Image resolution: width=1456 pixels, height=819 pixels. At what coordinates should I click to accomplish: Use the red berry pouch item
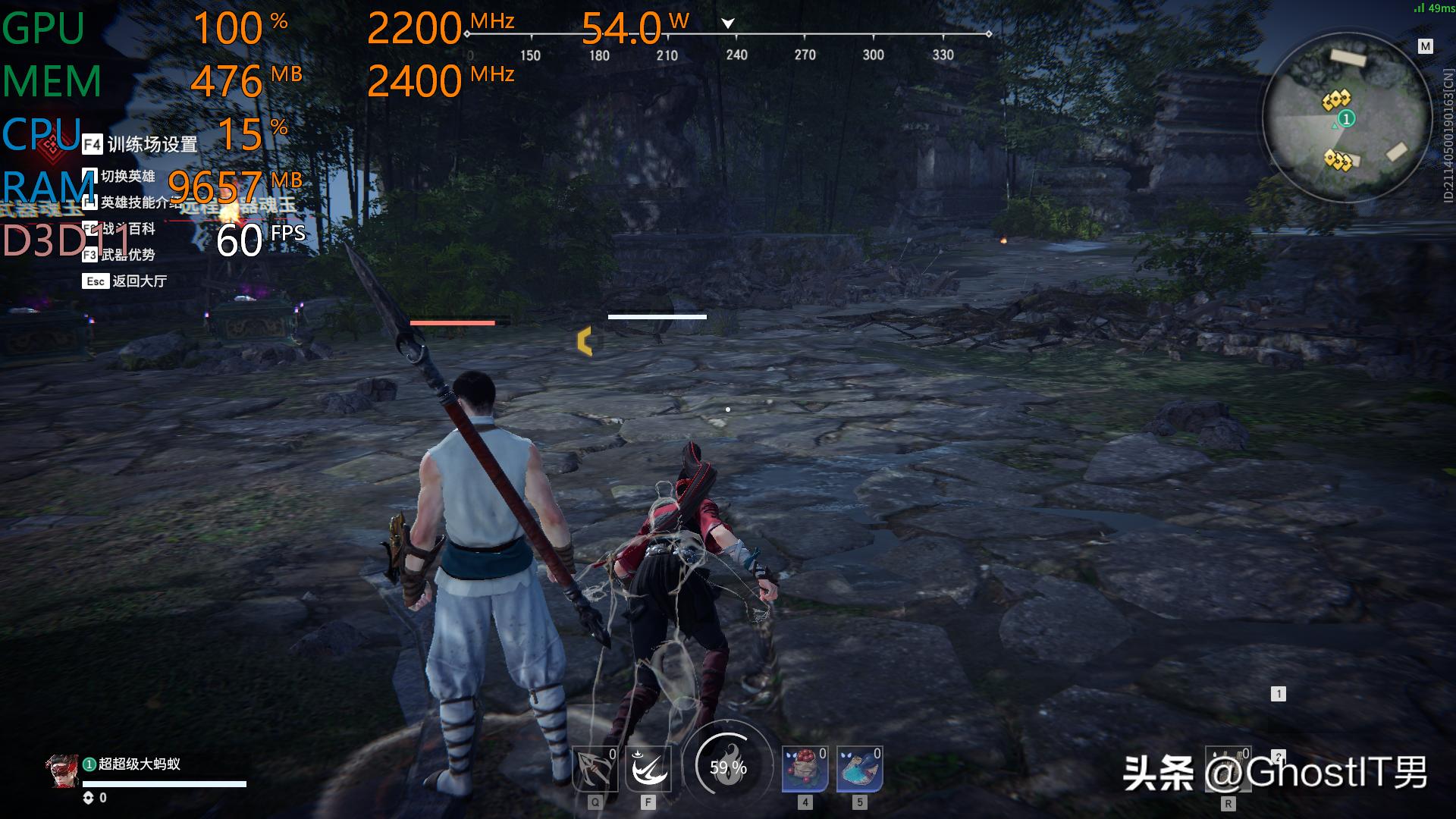(x=805, y=769)
